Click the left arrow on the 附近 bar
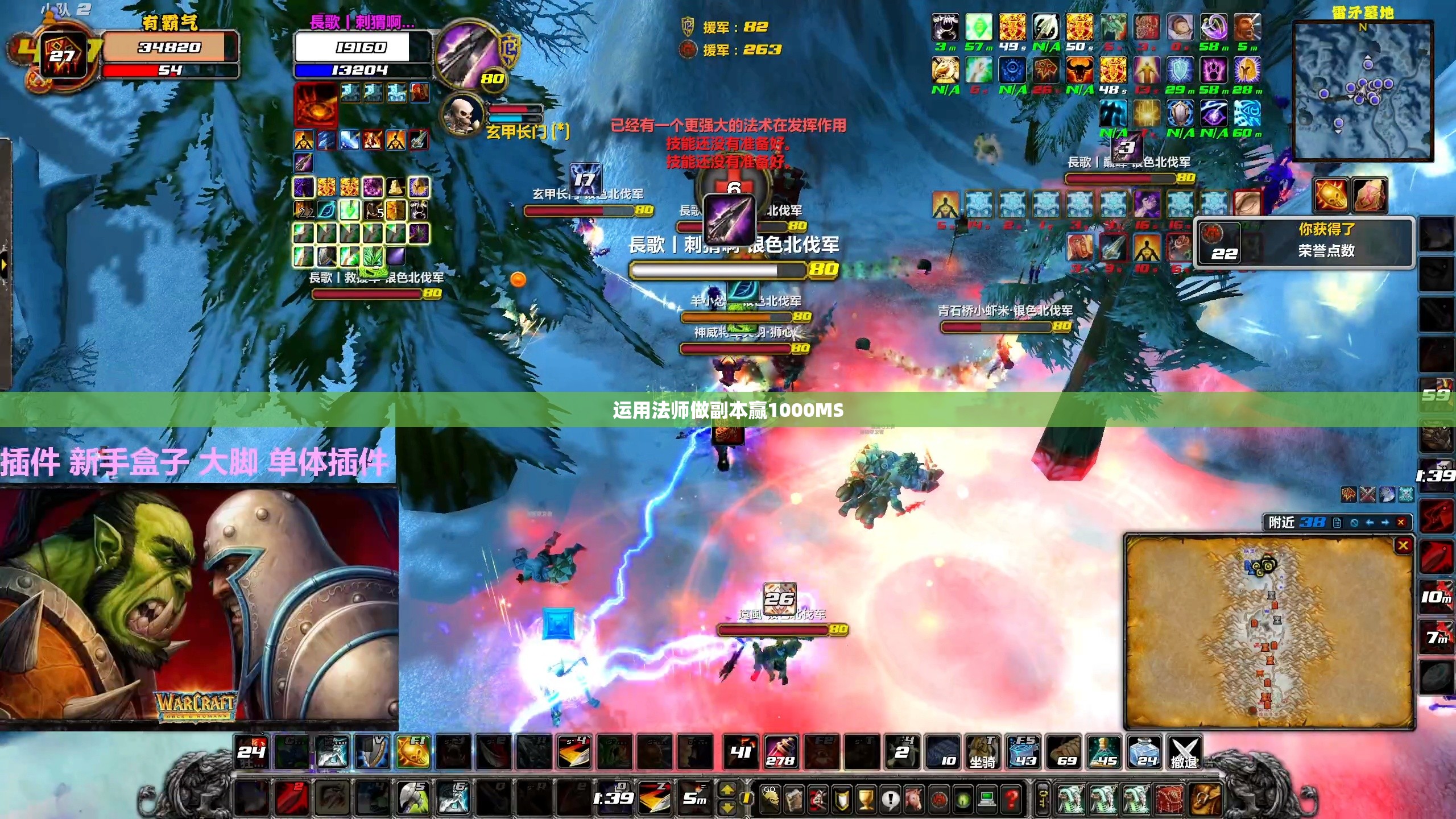The image size is (1456, 819). [1369, 522]
